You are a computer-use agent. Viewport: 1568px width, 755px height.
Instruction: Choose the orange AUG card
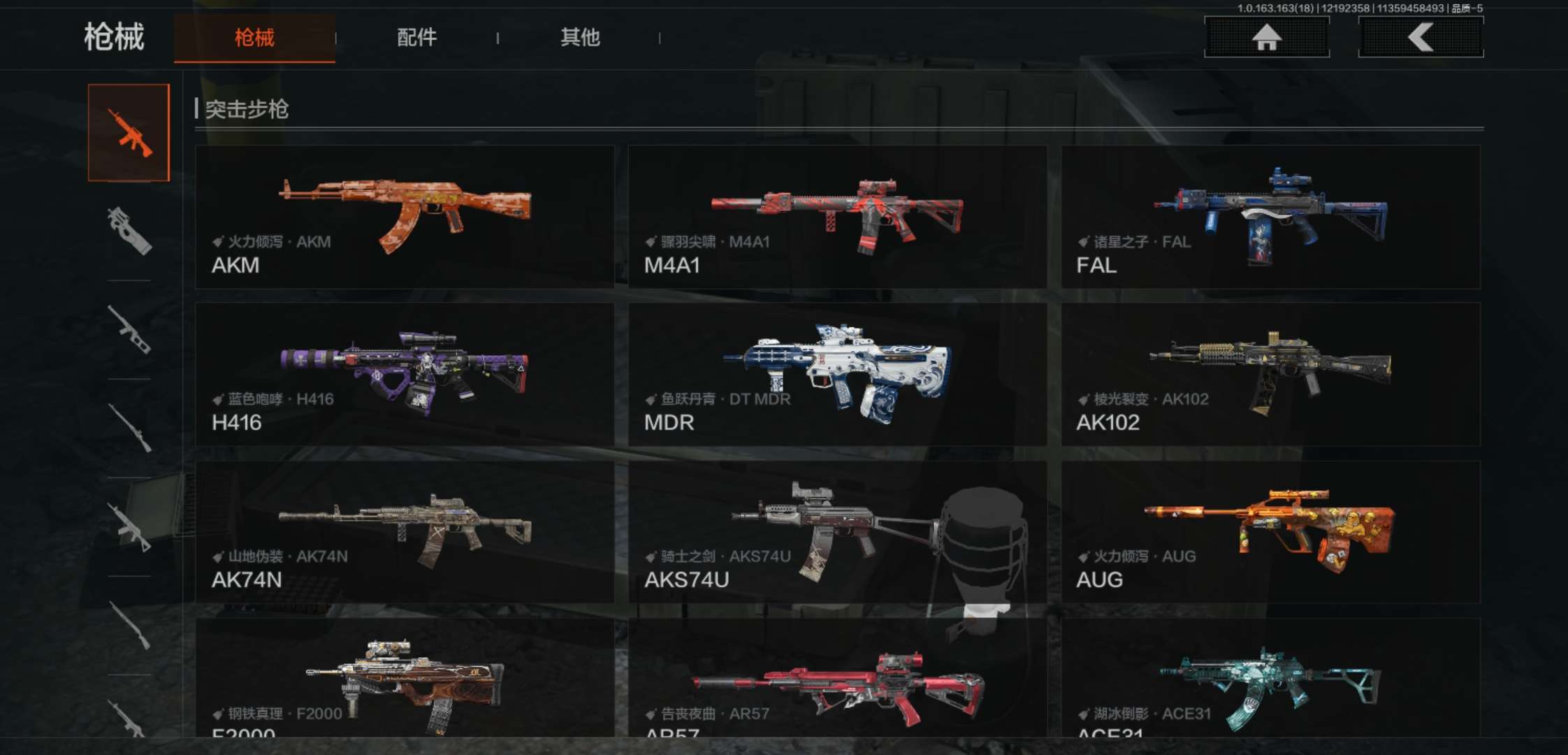tap(1270, 531)
